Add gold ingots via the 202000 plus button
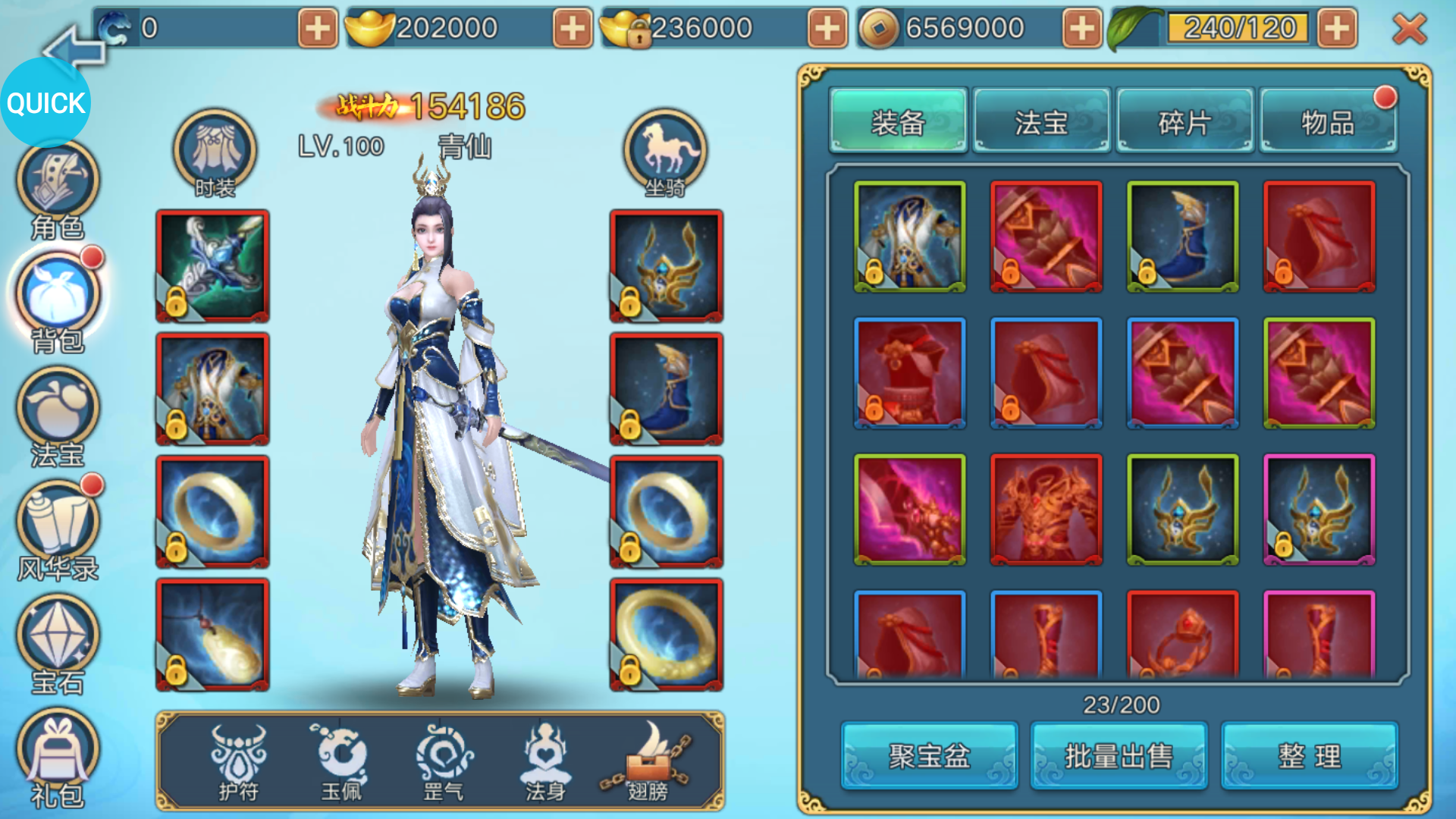 click(573, 29)
